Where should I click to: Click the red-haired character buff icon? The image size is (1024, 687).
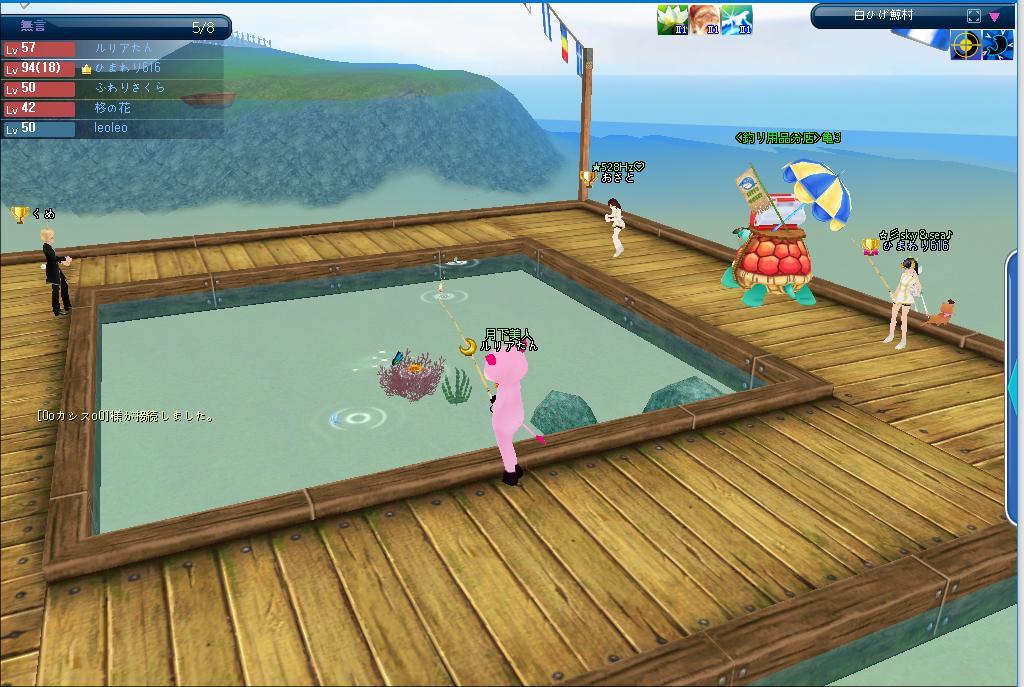(704, 20)
